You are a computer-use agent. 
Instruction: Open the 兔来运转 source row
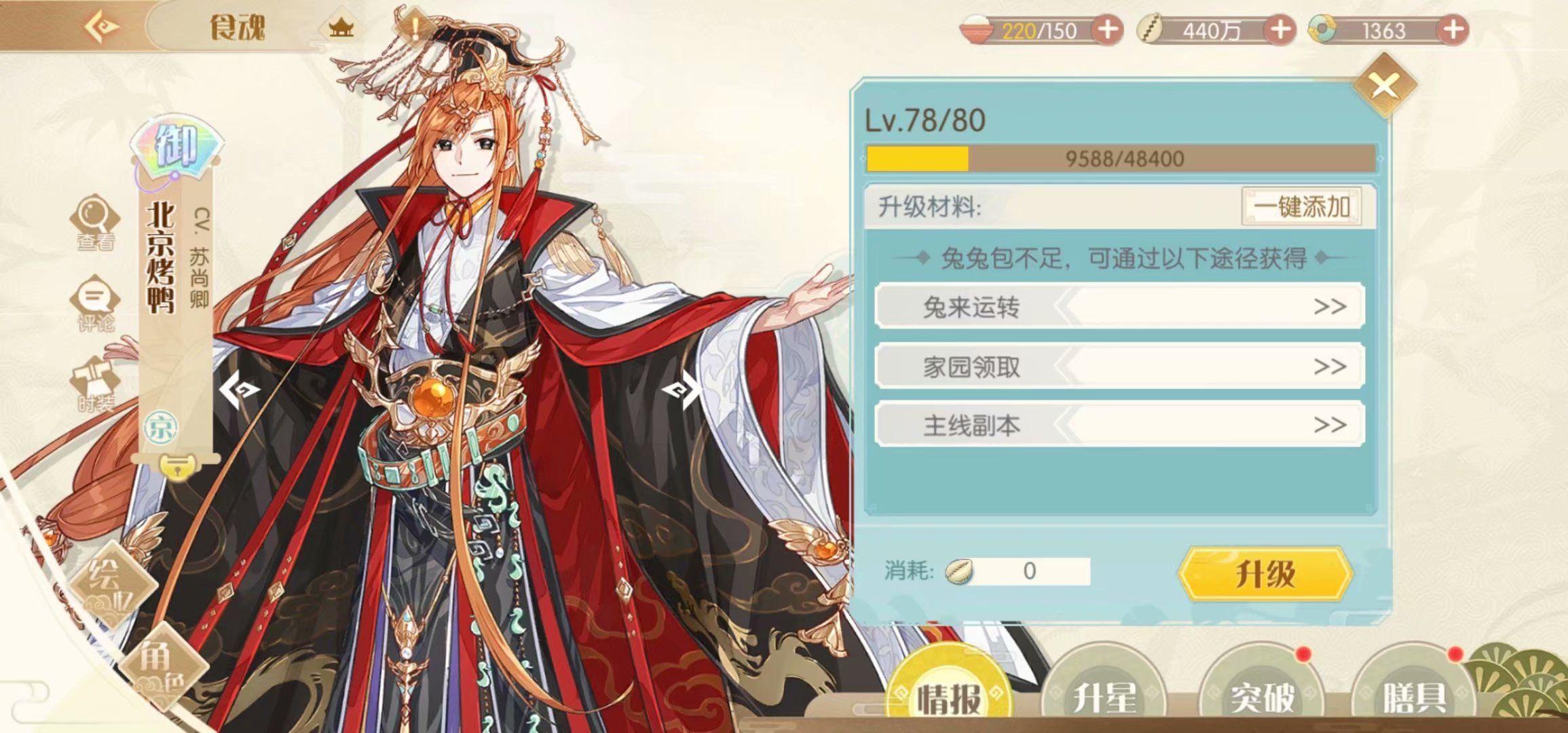1119,307
